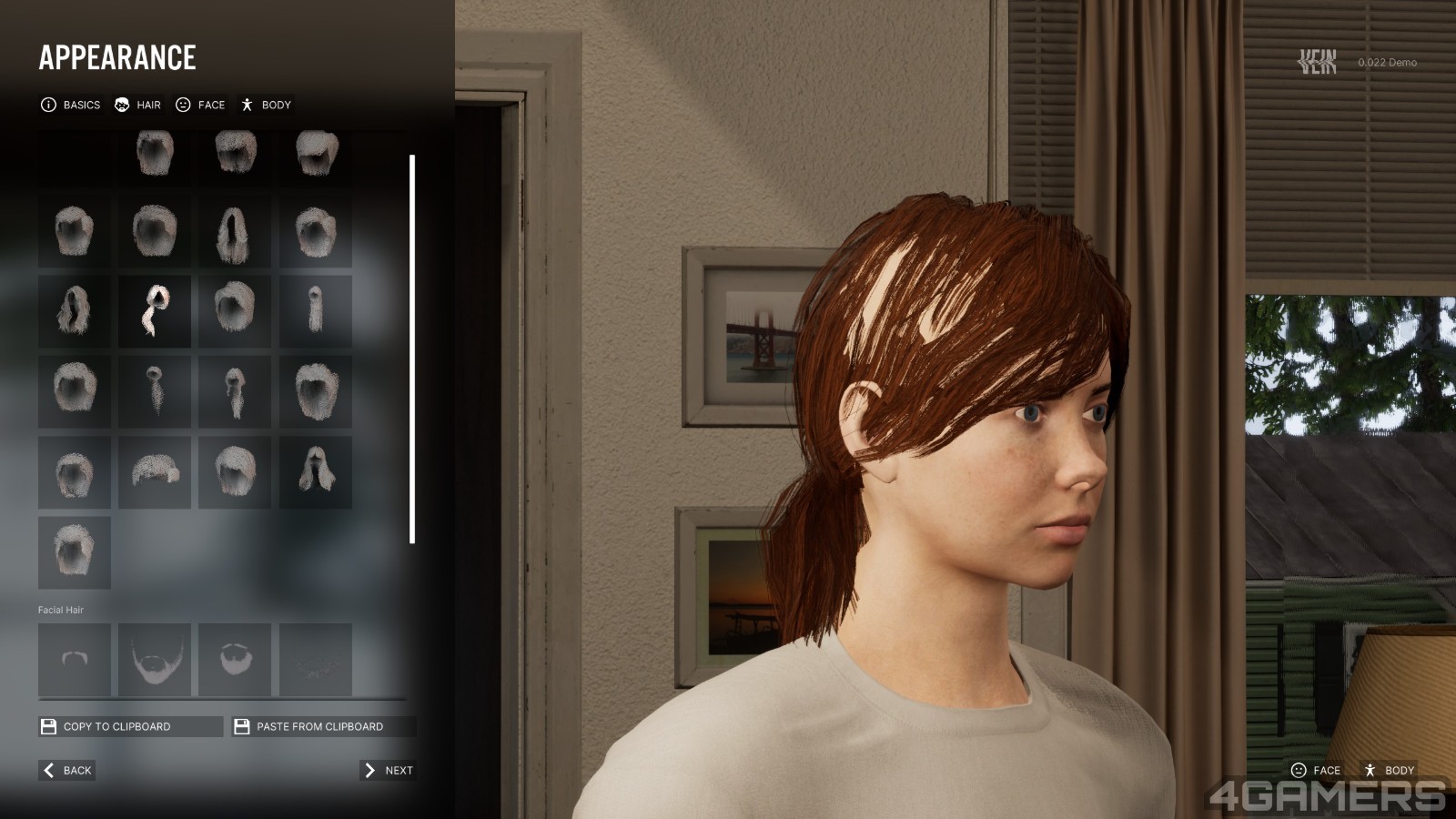
Task: Open the Basics tab
Action: (71, 105)
